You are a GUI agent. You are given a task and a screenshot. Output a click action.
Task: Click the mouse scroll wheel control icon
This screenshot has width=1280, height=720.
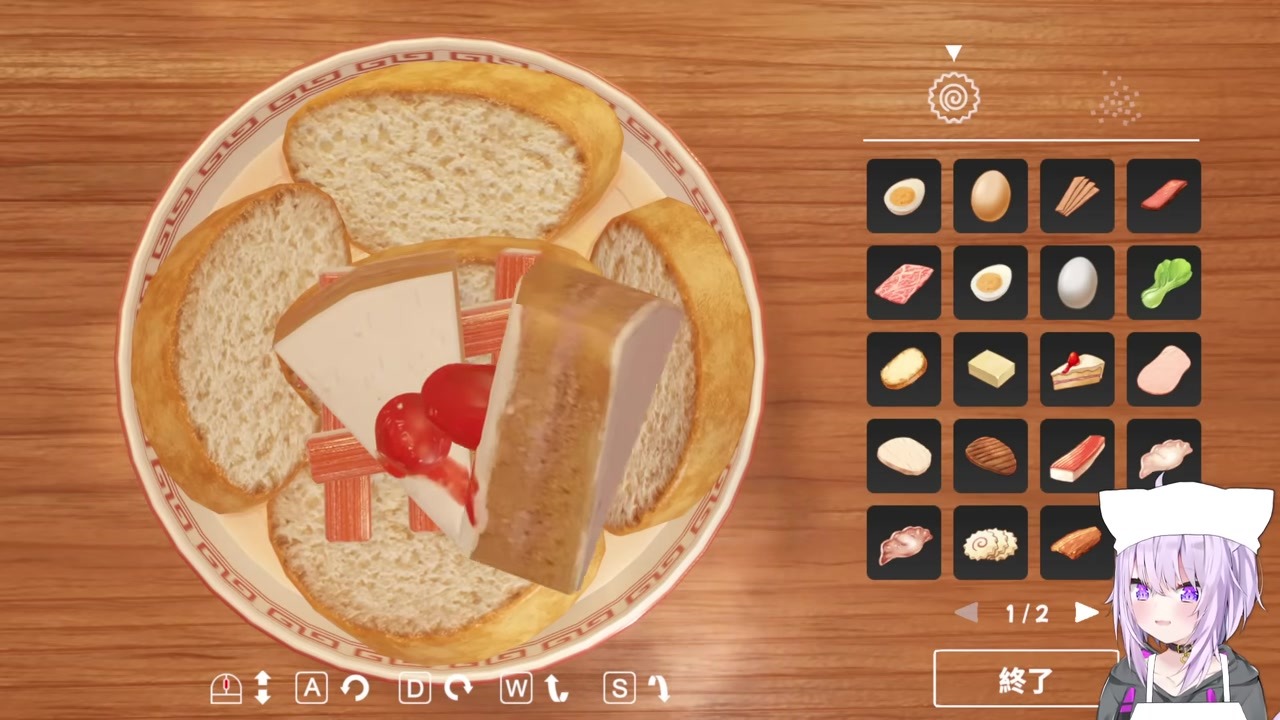point(227,687)
